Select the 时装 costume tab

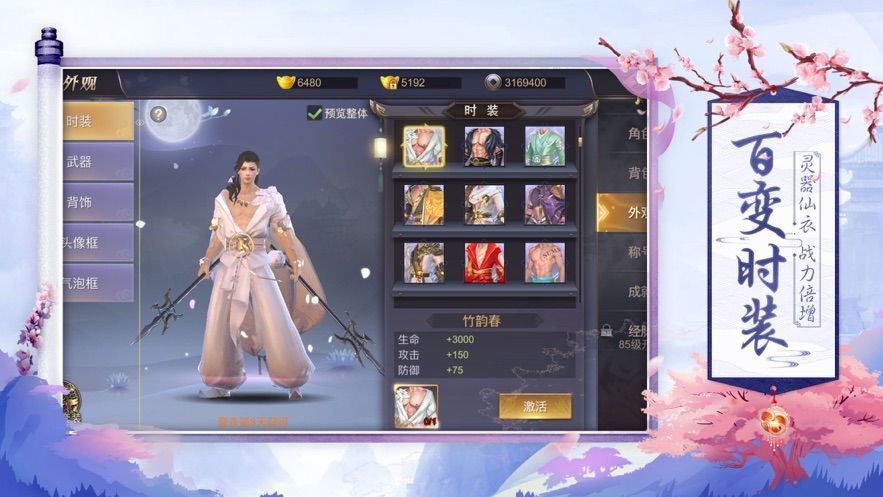pyautogui.click(x=97, y=121)
